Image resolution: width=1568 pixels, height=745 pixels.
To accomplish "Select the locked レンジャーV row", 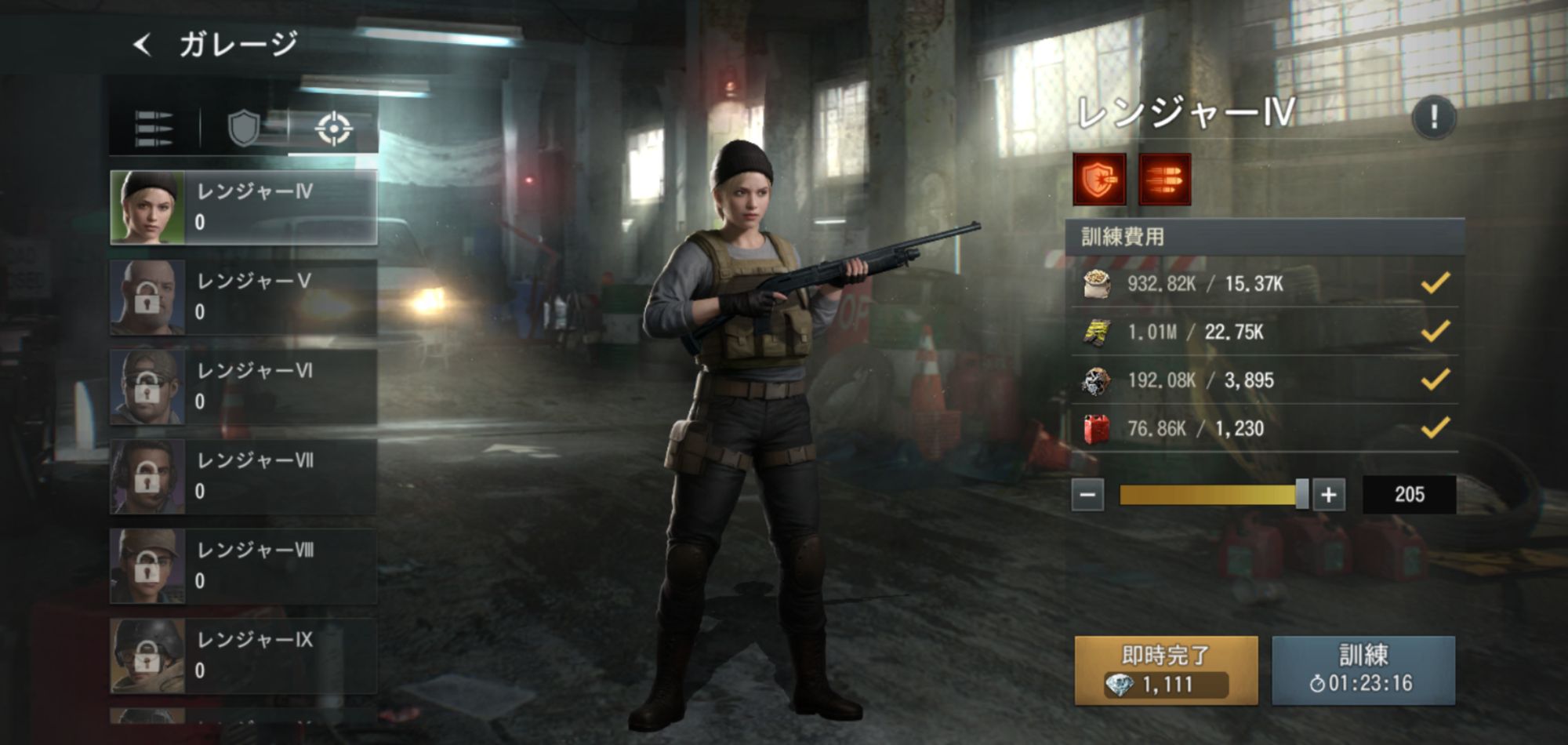I will [244, 297].
